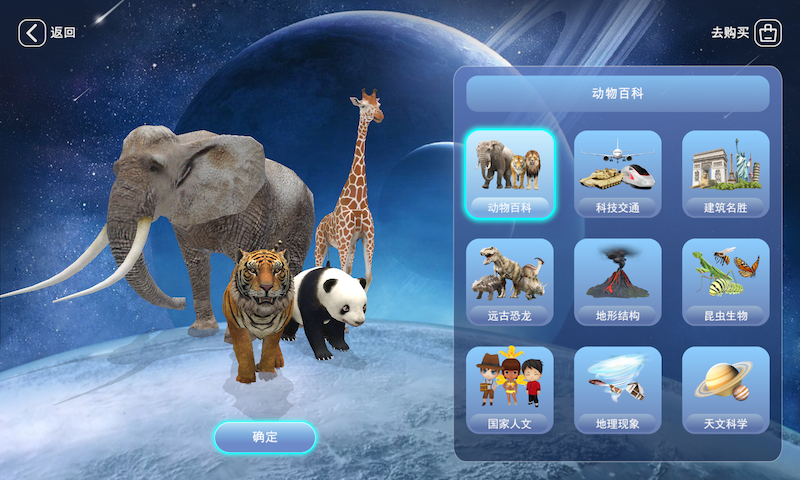Open the 建筑名胜 landmarks category tile
This screenshot has height=480, width=800.
point(725,175)
